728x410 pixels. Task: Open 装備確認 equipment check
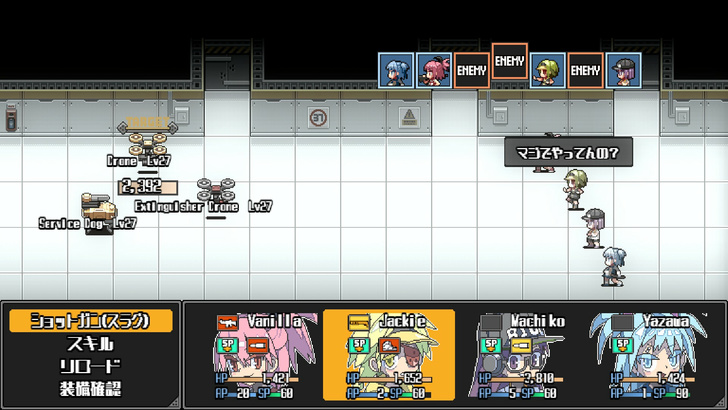[91, 389]
